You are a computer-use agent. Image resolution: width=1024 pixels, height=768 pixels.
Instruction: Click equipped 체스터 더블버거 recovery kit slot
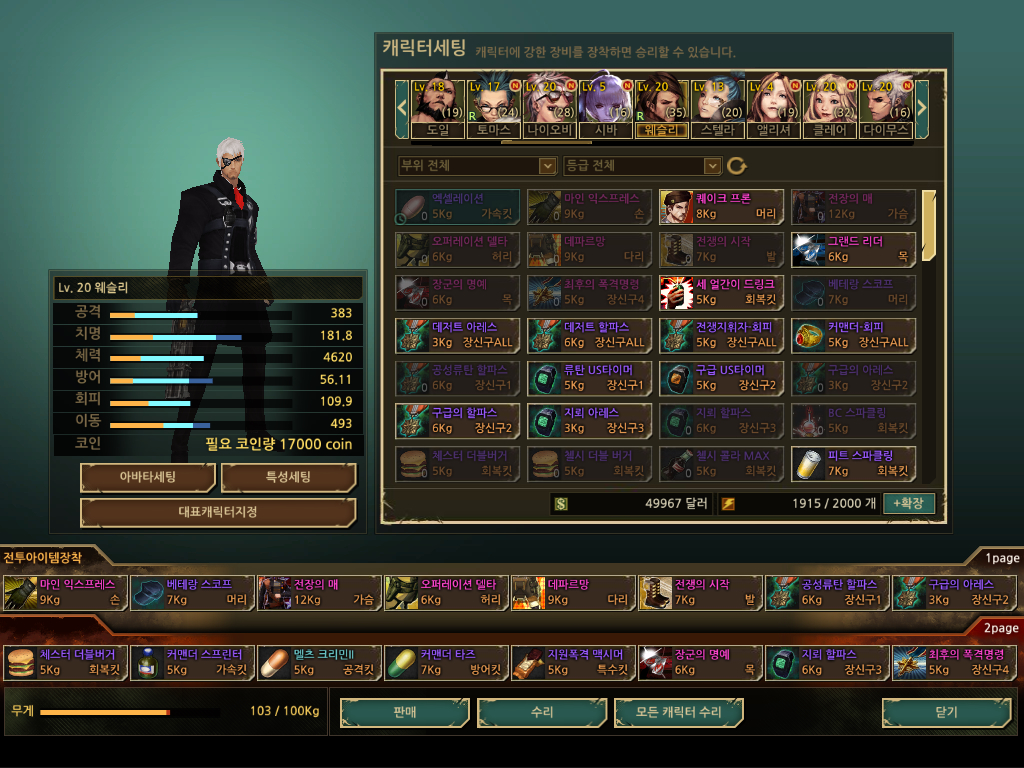coord(65,663)
